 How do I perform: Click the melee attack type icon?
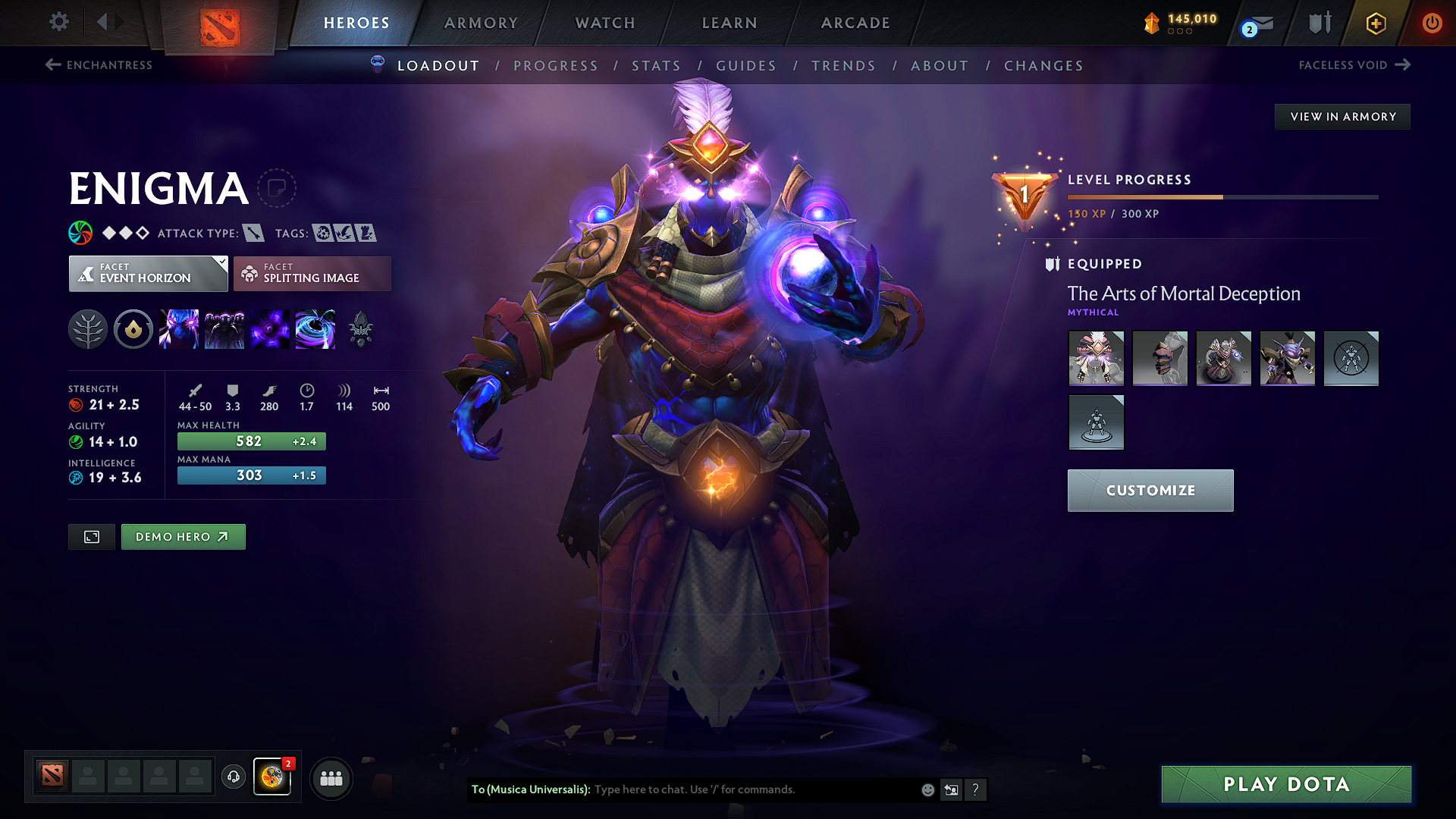pos(252,233)
